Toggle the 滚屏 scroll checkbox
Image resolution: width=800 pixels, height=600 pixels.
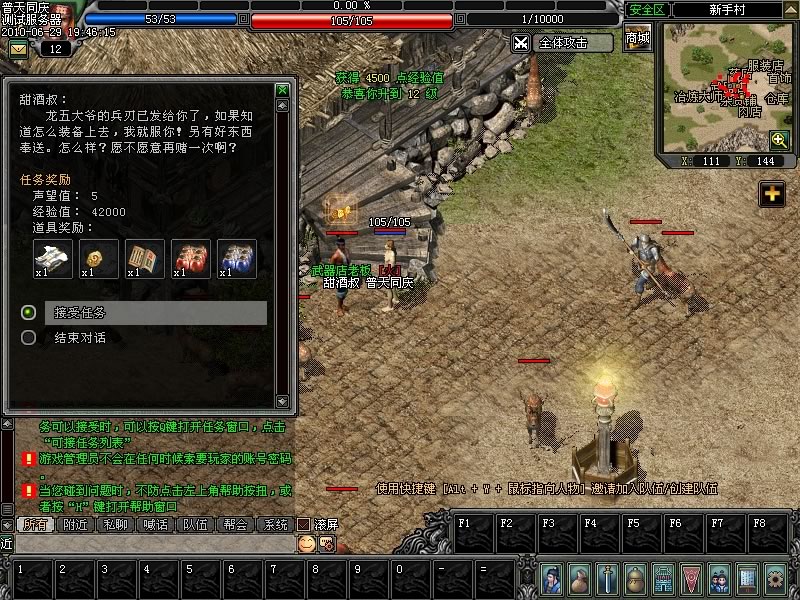304,524
